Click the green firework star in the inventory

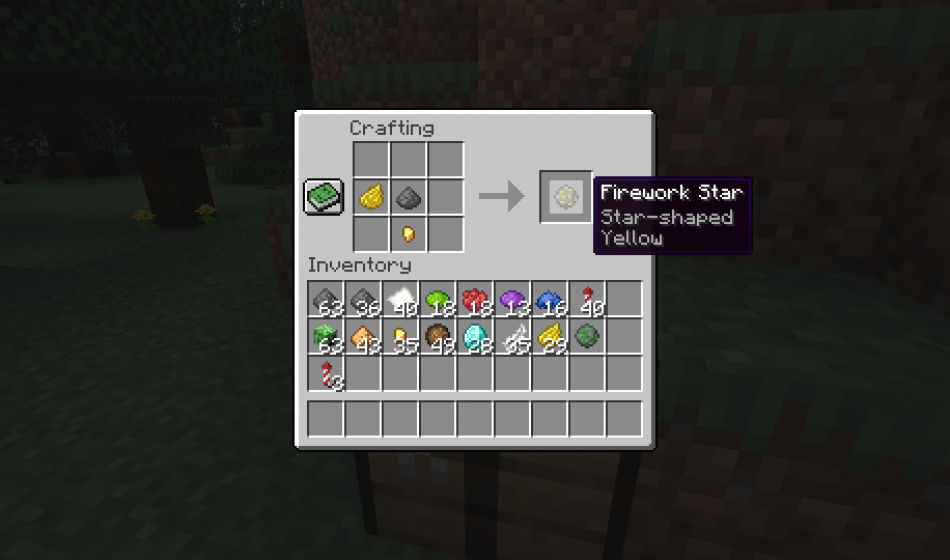pyautogui.click(x=587, y=336)
